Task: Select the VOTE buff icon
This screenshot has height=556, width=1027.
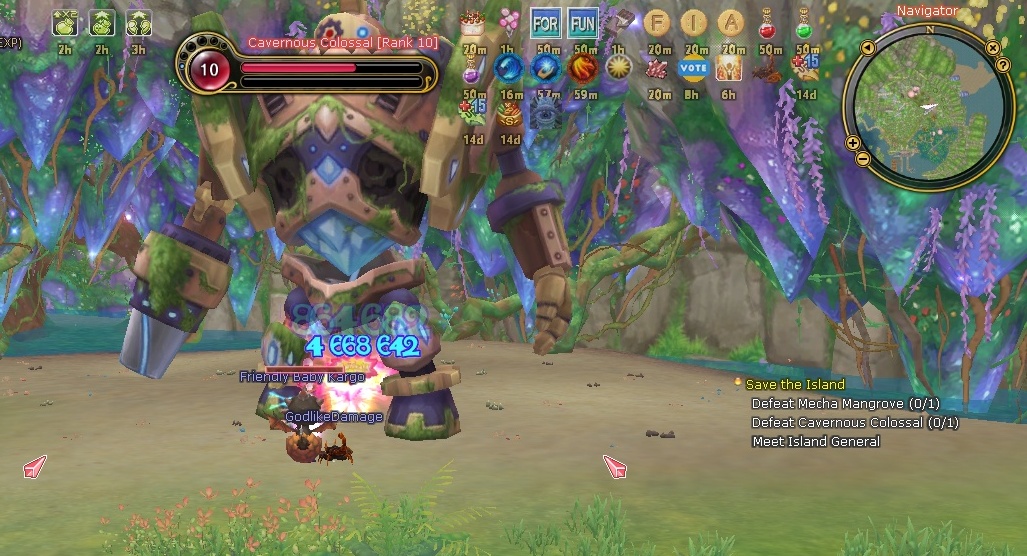Action: coord(693,68)
